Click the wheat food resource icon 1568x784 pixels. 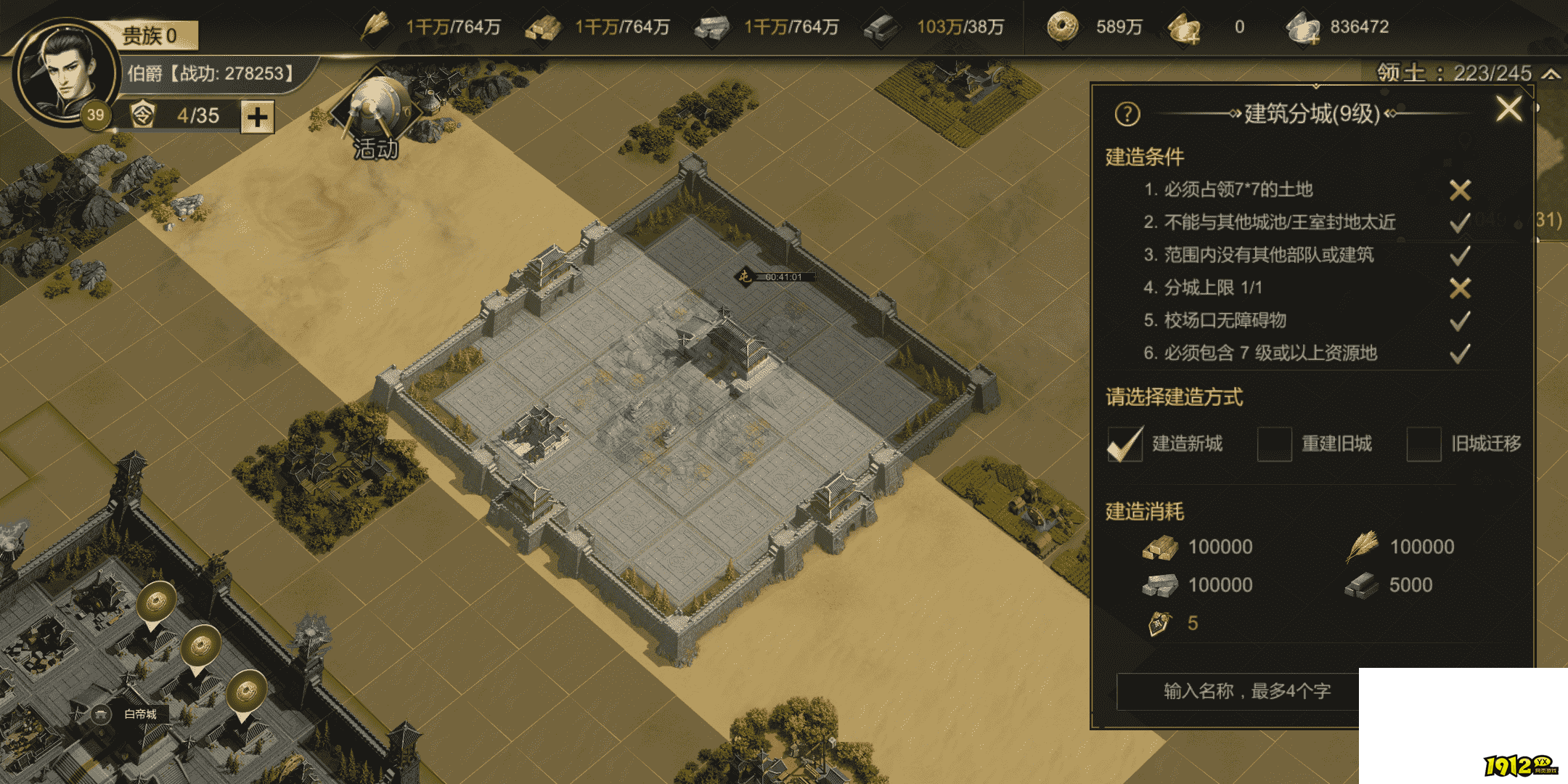pyautogui.click(x=374, y=26)
